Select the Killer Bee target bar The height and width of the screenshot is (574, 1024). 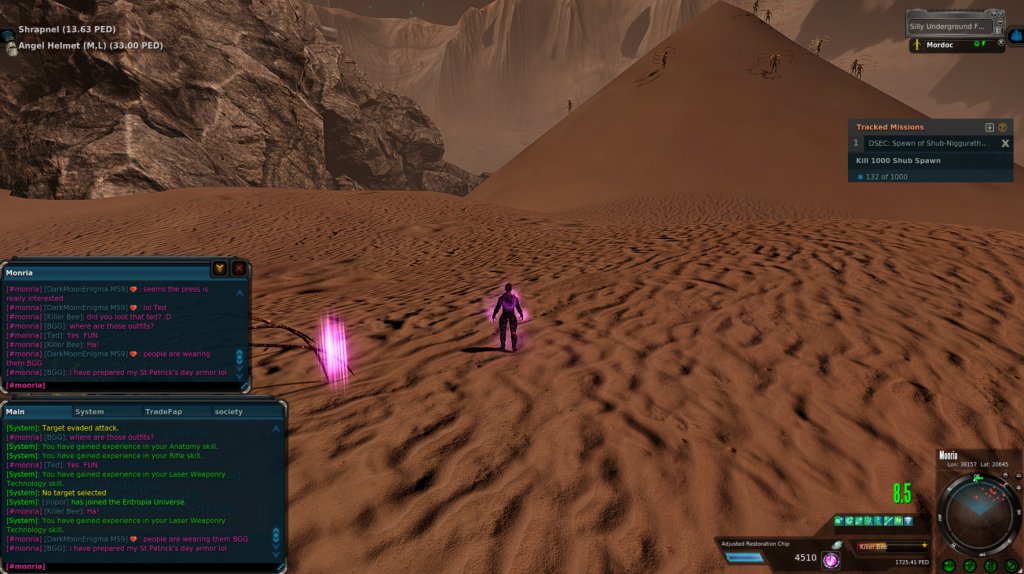(x=892, y=546)
